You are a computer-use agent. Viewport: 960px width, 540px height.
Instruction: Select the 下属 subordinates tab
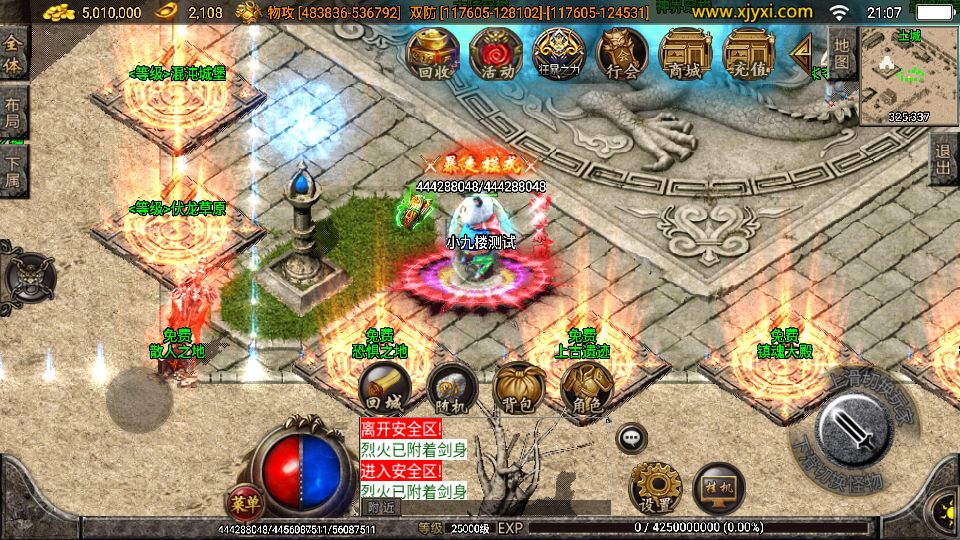(x=13, y=171)
